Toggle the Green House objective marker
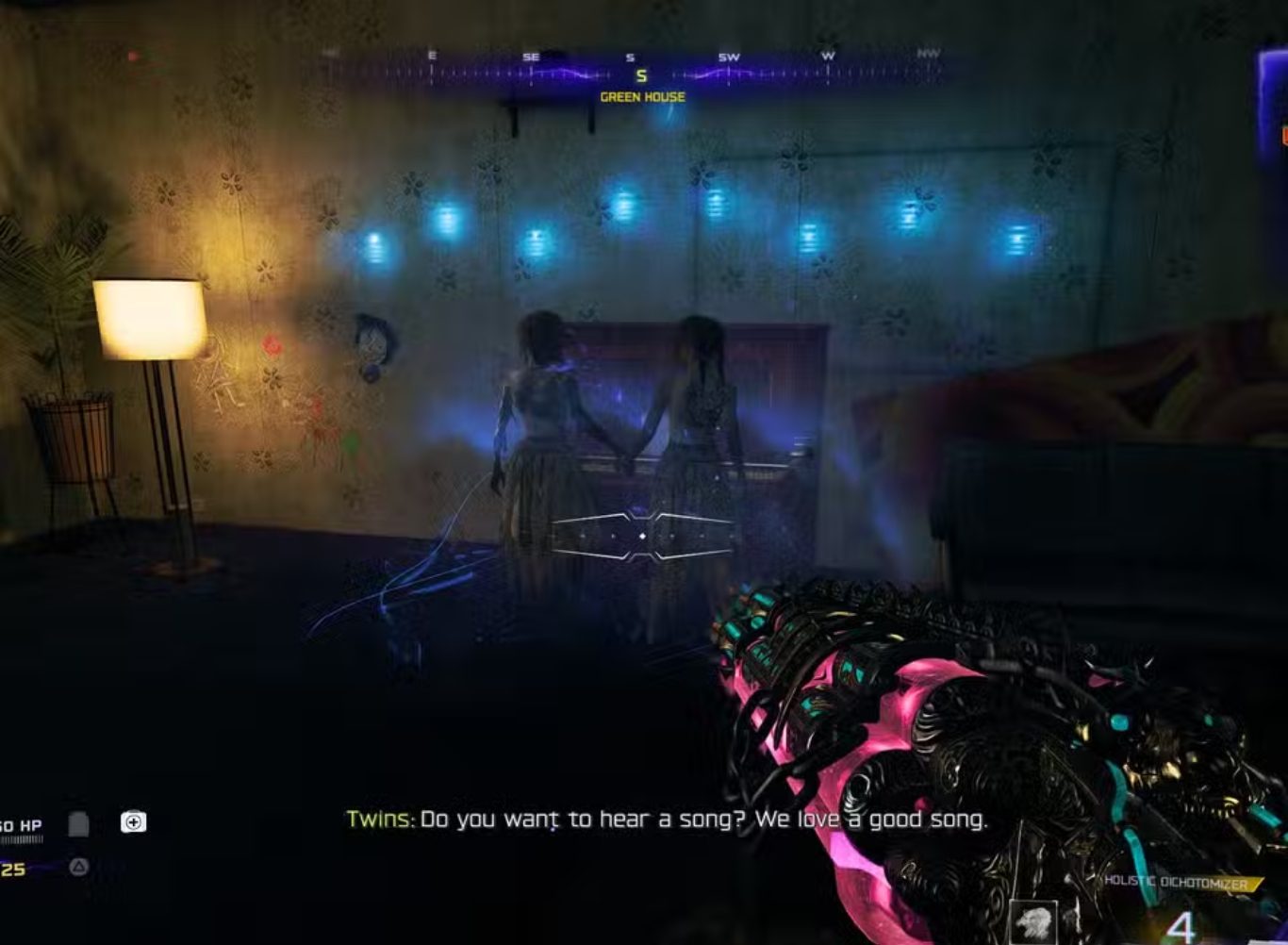1288x945 pixels. 643,97
